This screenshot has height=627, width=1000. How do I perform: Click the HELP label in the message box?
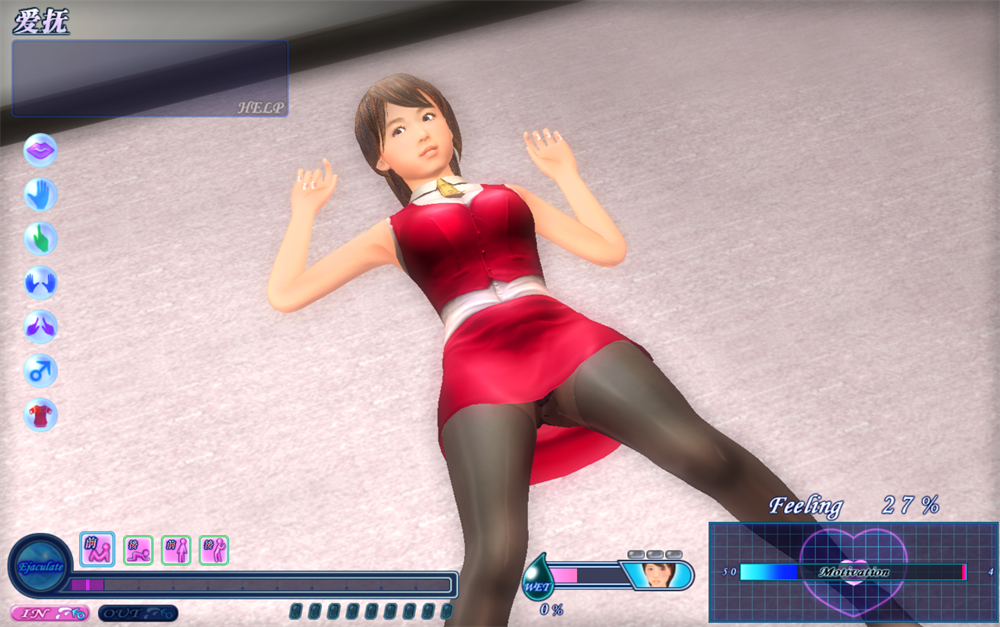click(261, 107)
